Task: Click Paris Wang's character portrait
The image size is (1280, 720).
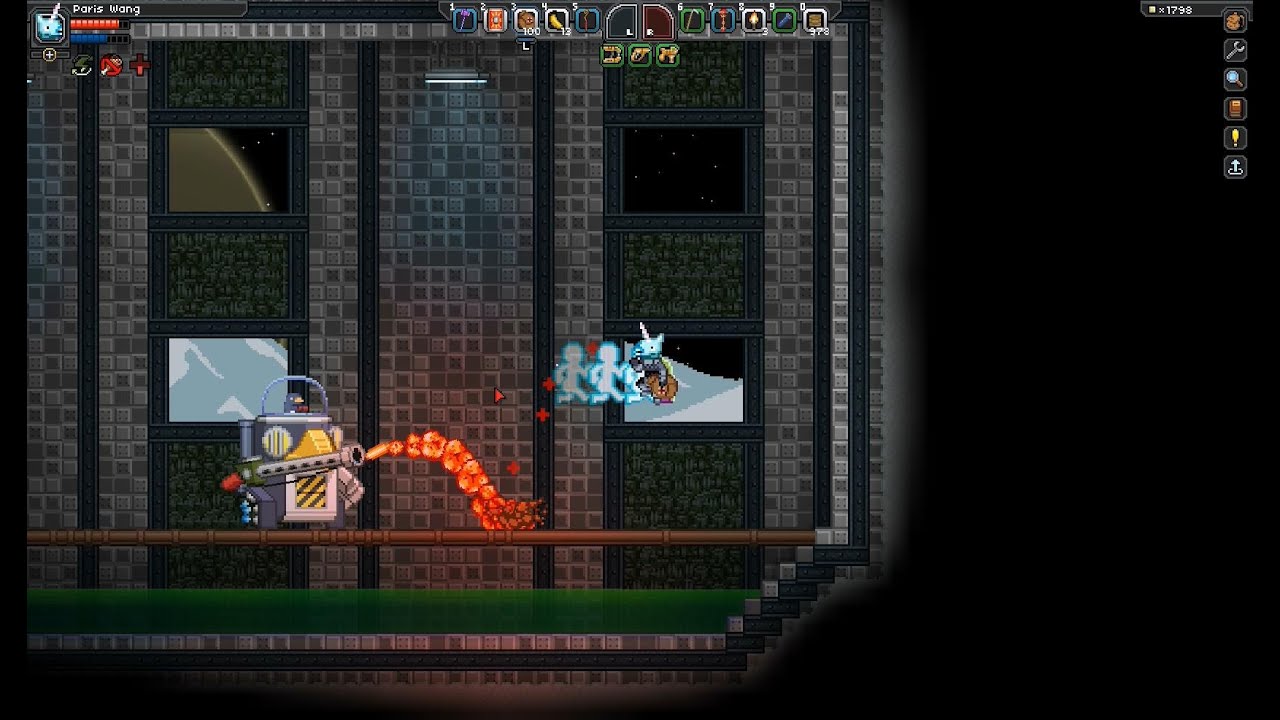Action: pyautogui.click(x=48, y=26)
